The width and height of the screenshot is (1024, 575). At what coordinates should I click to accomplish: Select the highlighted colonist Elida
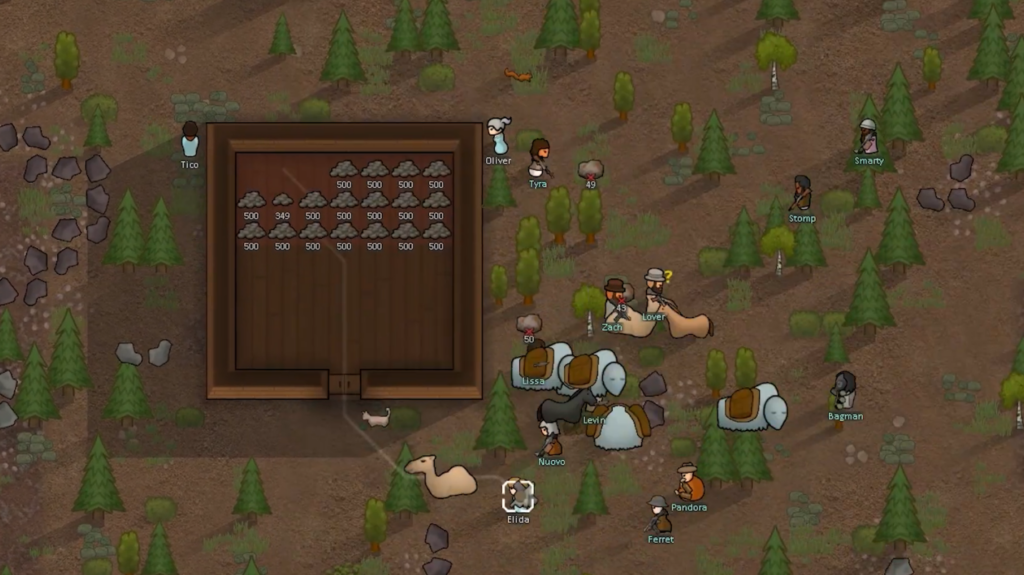click(x=518, y=496)
